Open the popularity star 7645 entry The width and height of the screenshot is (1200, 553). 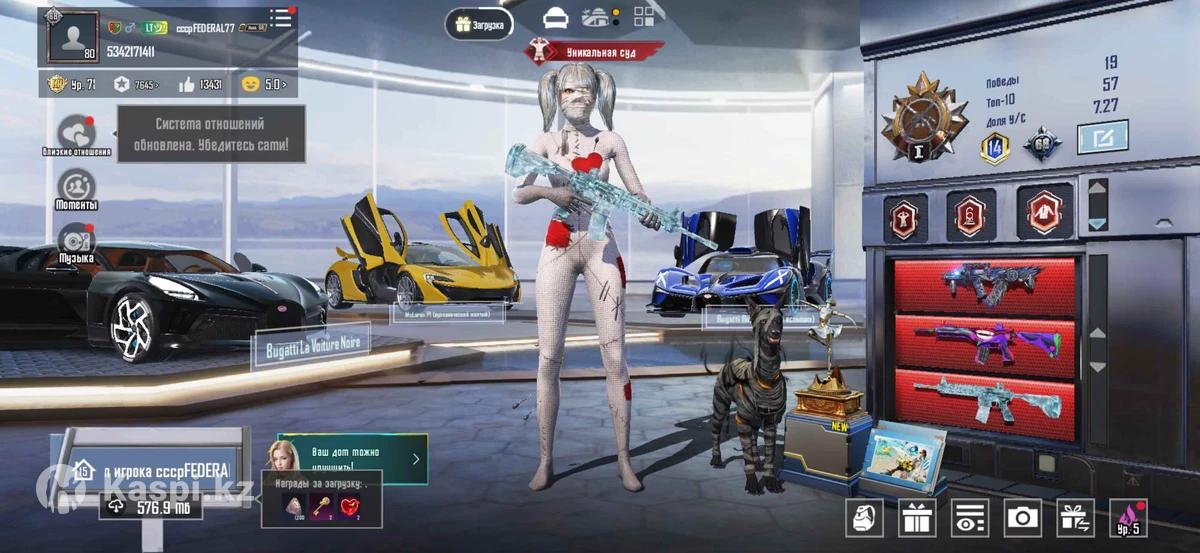(x=136, y=85)
